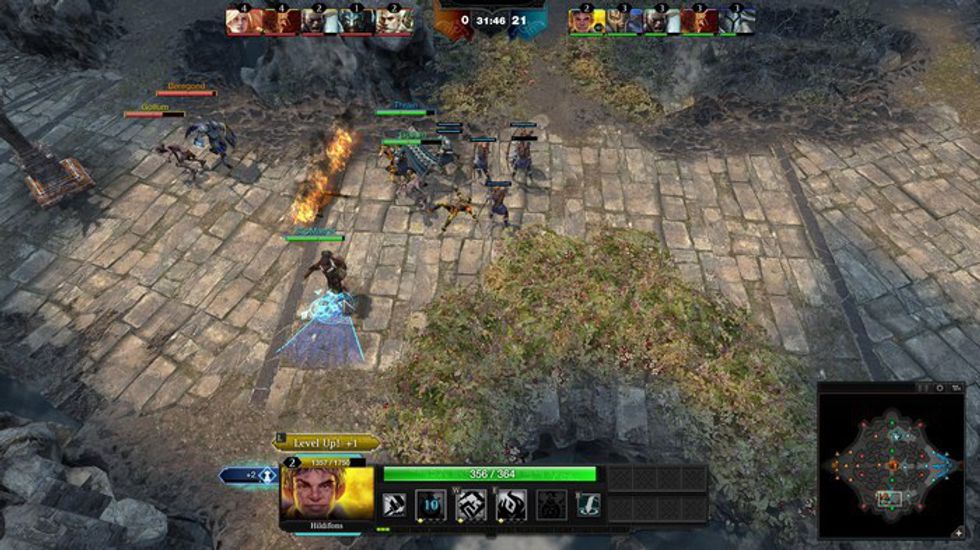980x550 pixels.
Task: Open the minimap gear settings button
Action: (x=939, y=387)
